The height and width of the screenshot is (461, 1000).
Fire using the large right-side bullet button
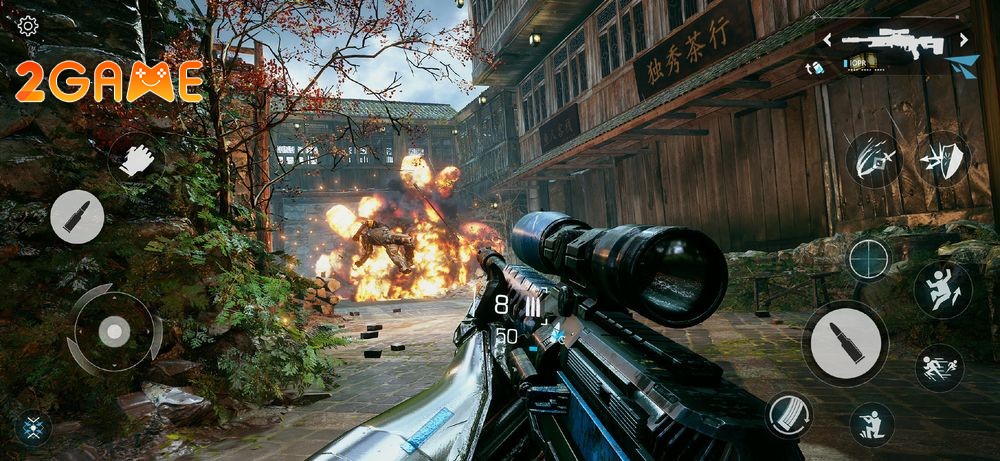tap(845, 343)
